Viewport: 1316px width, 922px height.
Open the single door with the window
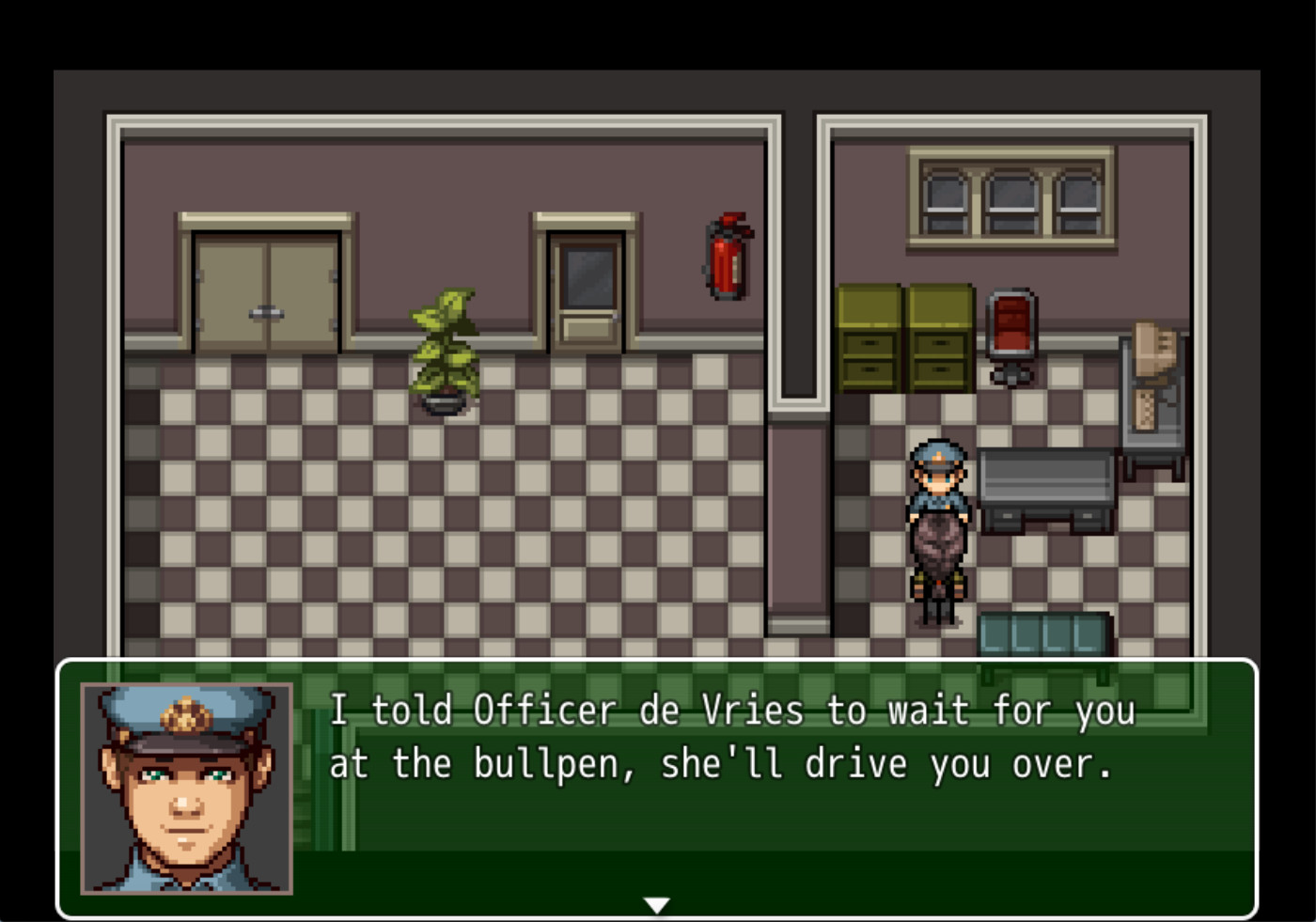click(x=584, y=282)
